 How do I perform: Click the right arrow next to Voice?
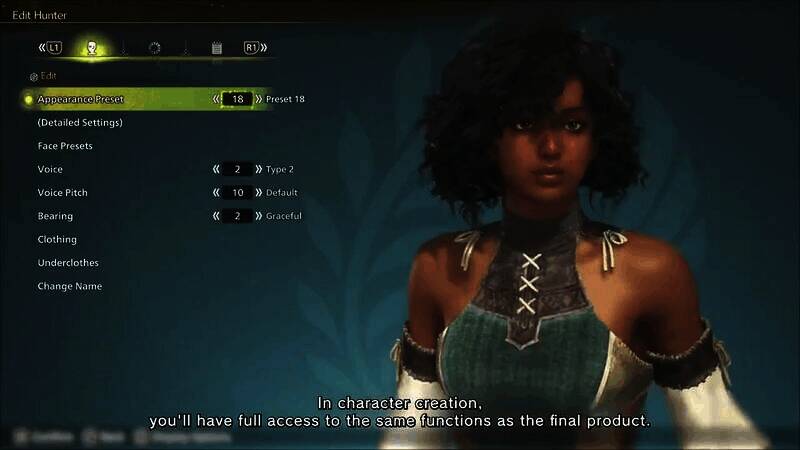point(259,170)
